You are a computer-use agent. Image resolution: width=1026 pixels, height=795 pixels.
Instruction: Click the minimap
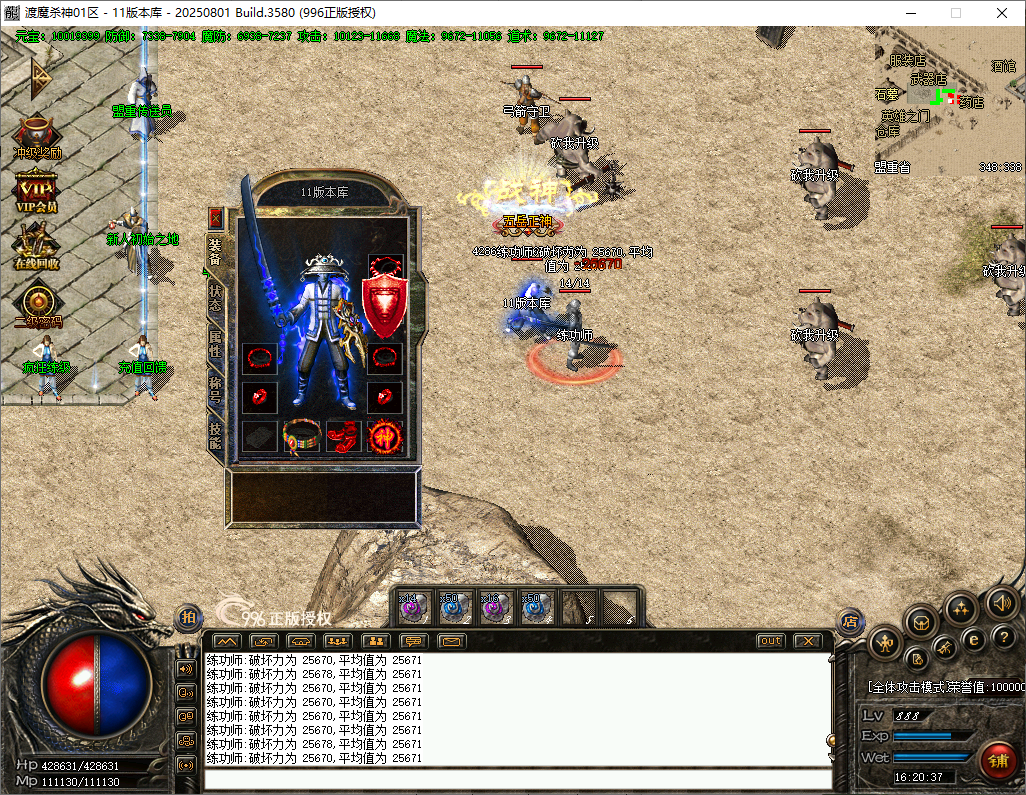(x=948, y=101)
